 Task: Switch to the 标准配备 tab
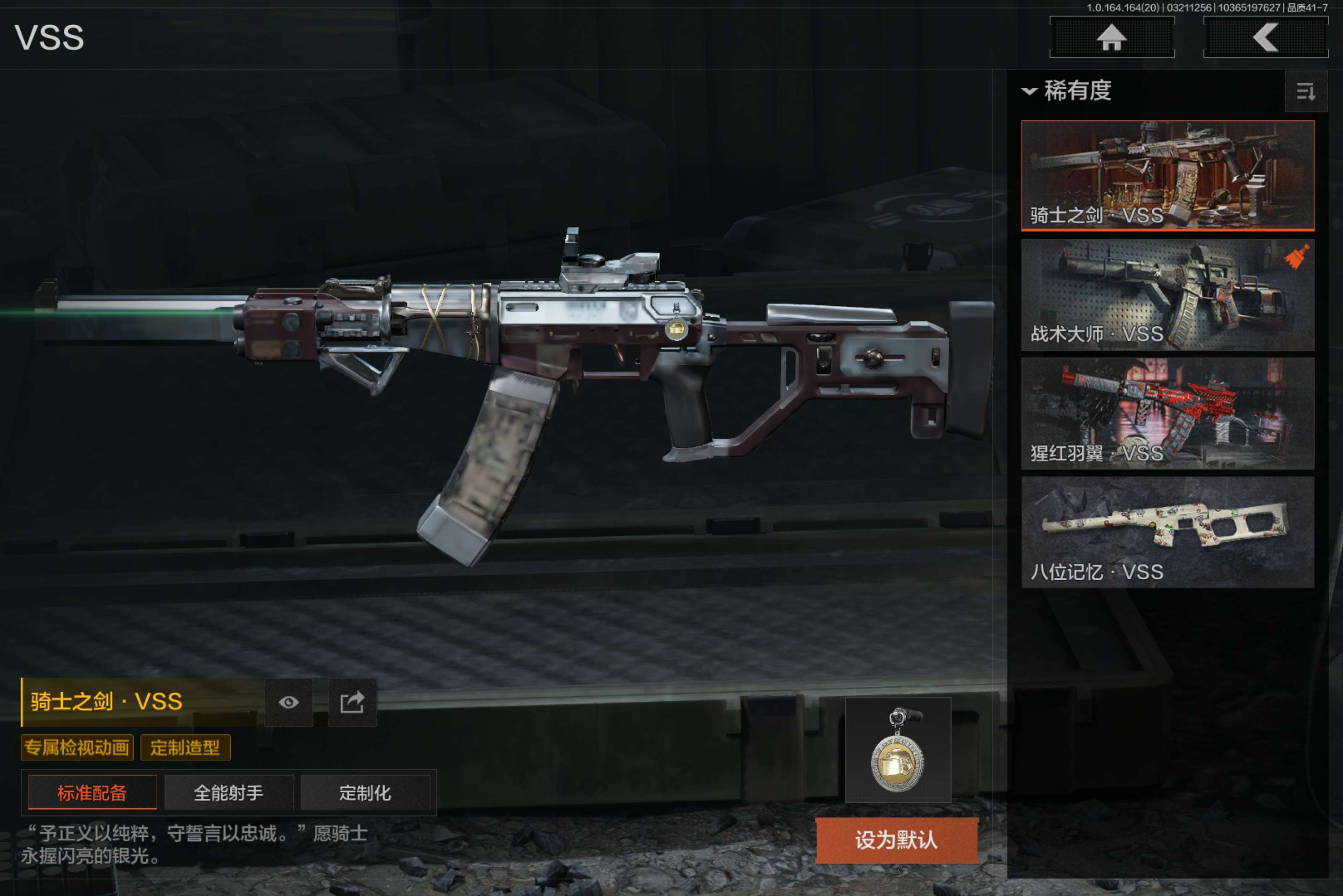click(x=92, y=792)
